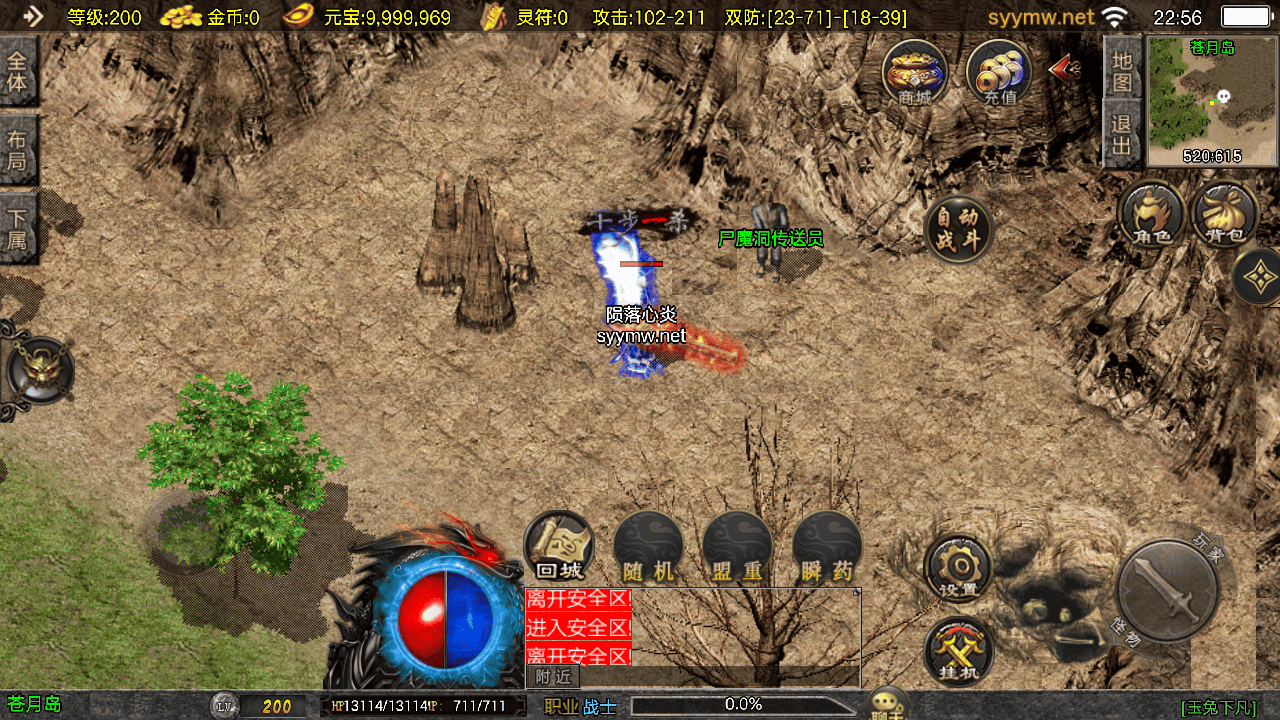This screenshot has height=720, width=1280.
Task: Select the 全体 tab
Action: pos(18,71)
